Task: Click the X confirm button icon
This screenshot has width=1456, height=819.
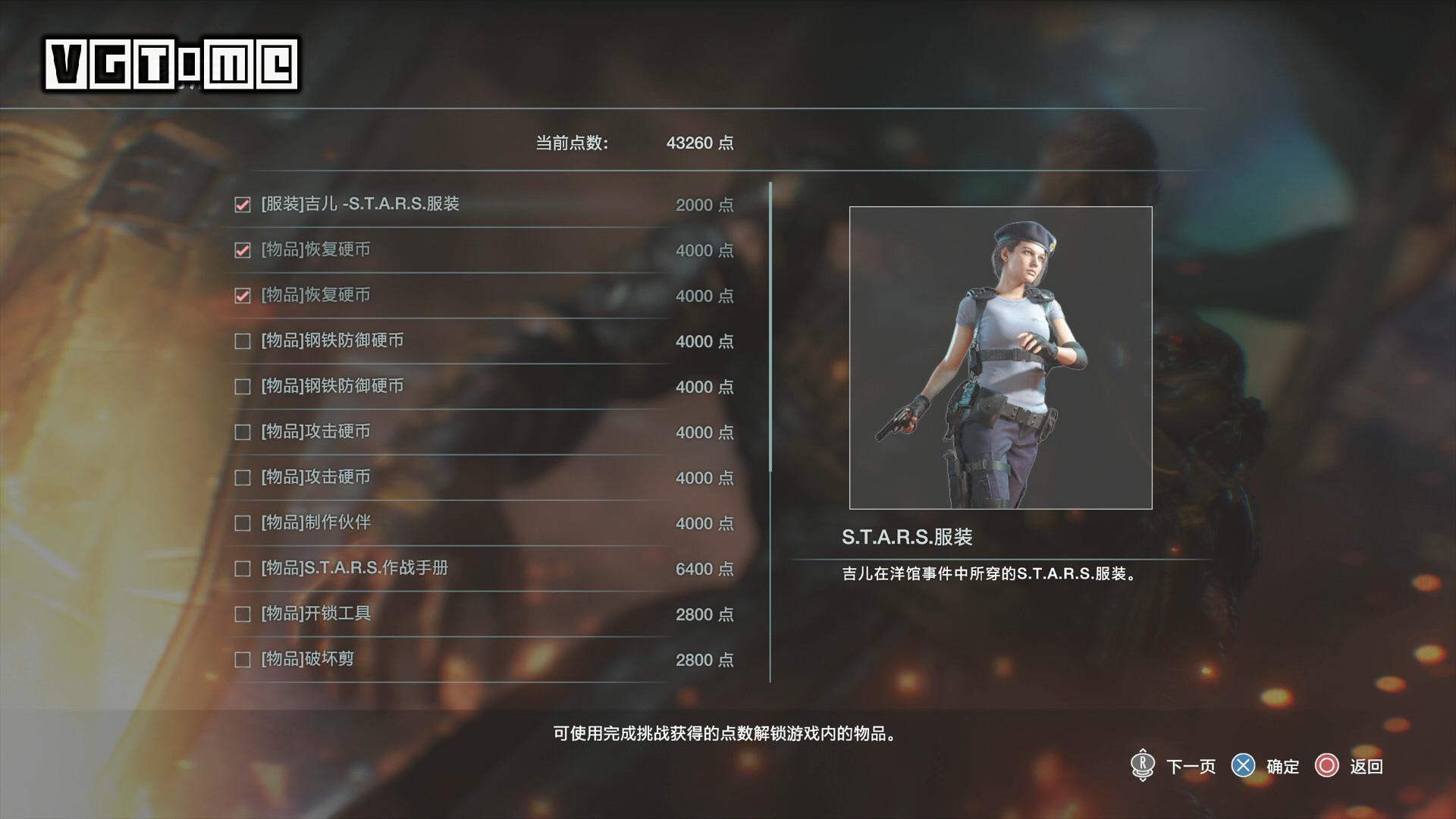Action: point(1244,767)
